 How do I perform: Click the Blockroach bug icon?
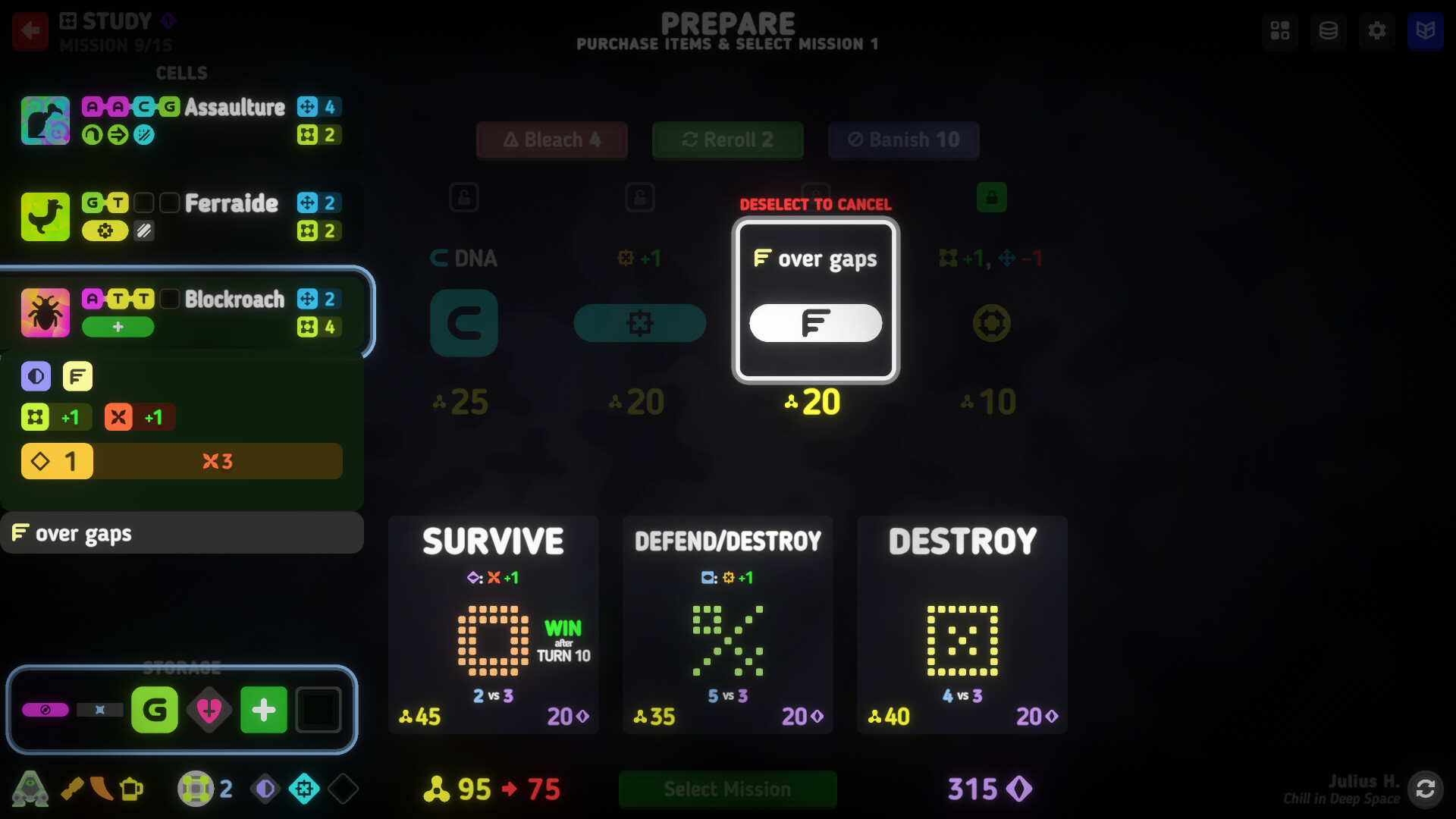pos(45,312)
